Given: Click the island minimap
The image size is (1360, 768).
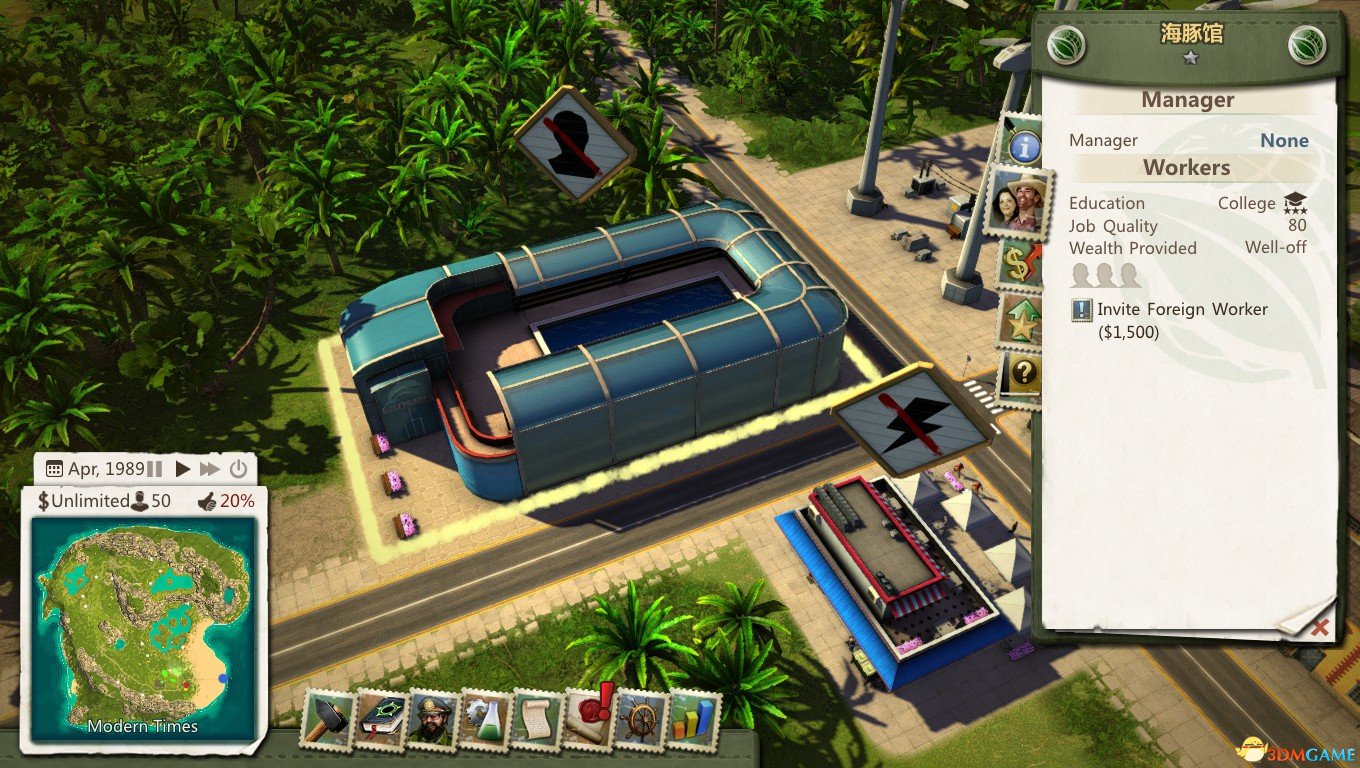Looking at the screenshot, I should 145,630.
